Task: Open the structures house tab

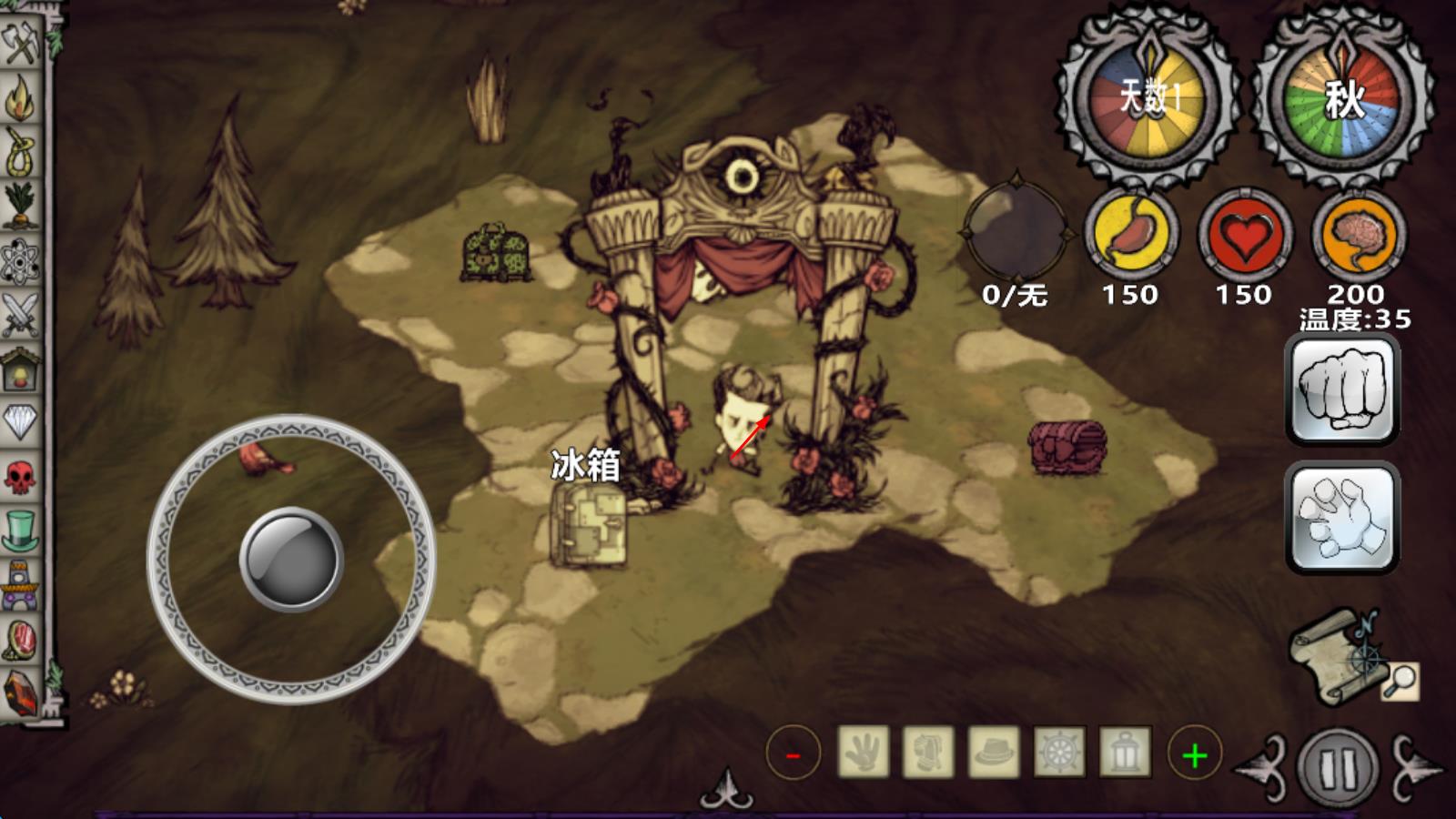Action: pos(20,369)
